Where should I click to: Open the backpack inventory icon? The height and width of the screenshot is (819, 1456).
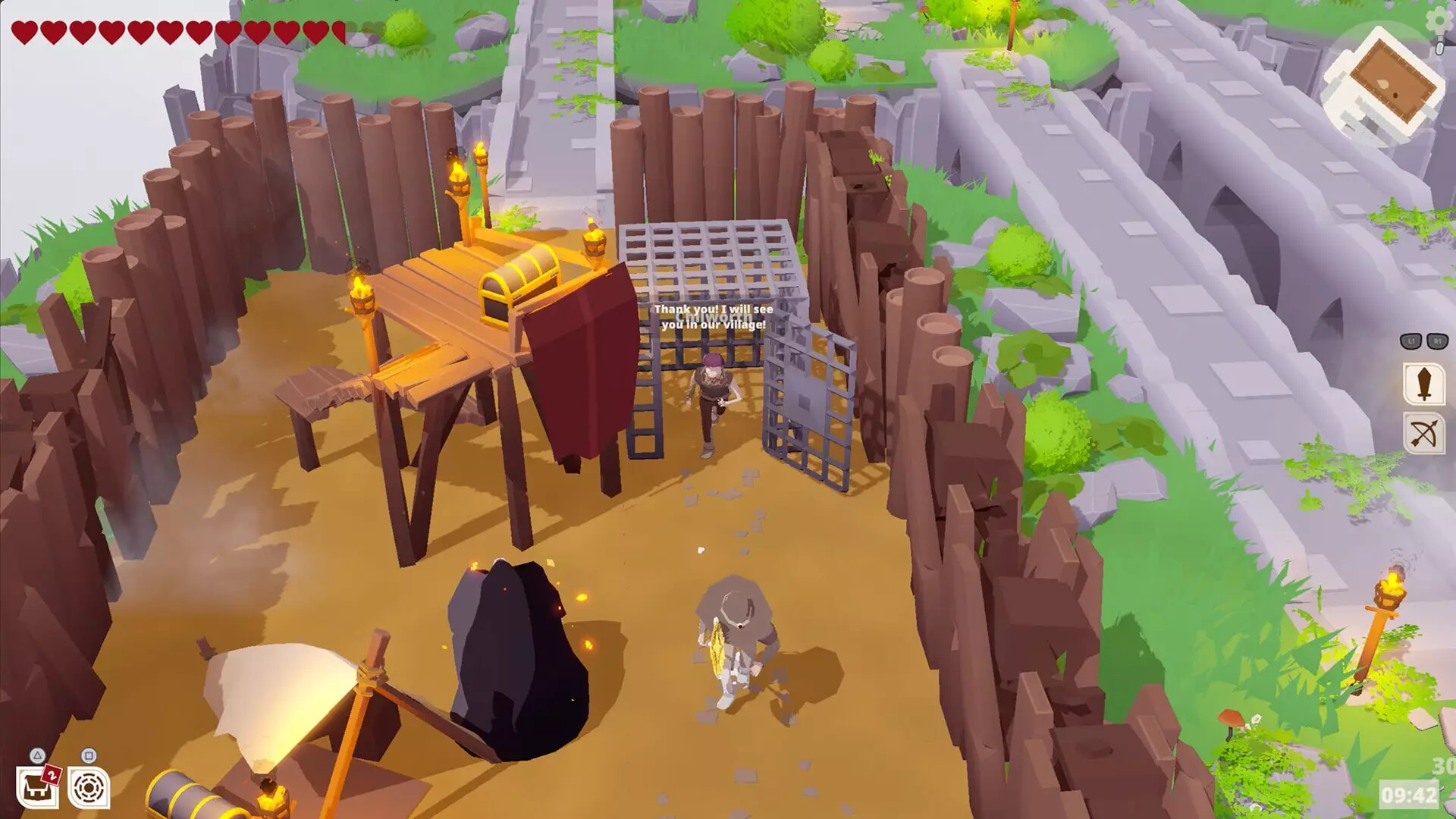click(x=36, y=788)
